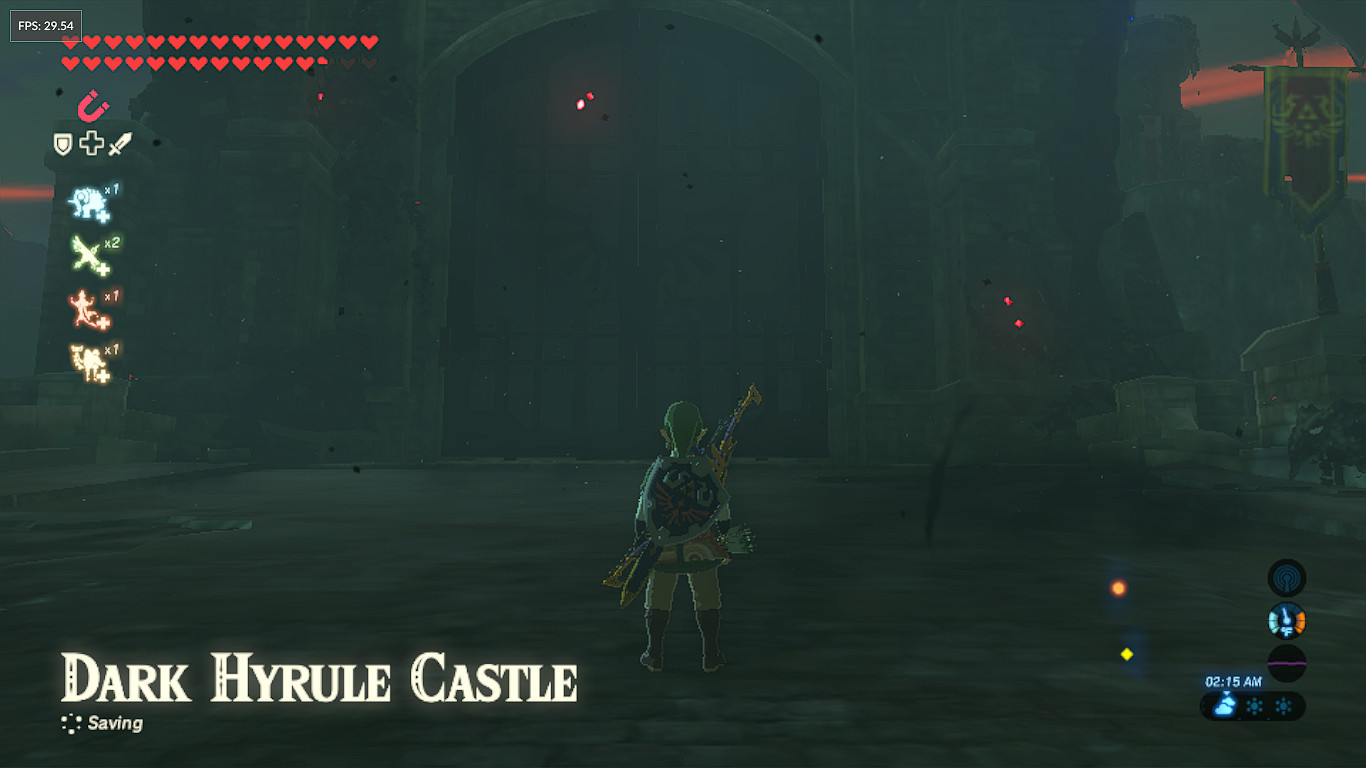1366x768 pixels.
Task: Expand the x1 fireproof buff counter
Action: tap(113, 296)
